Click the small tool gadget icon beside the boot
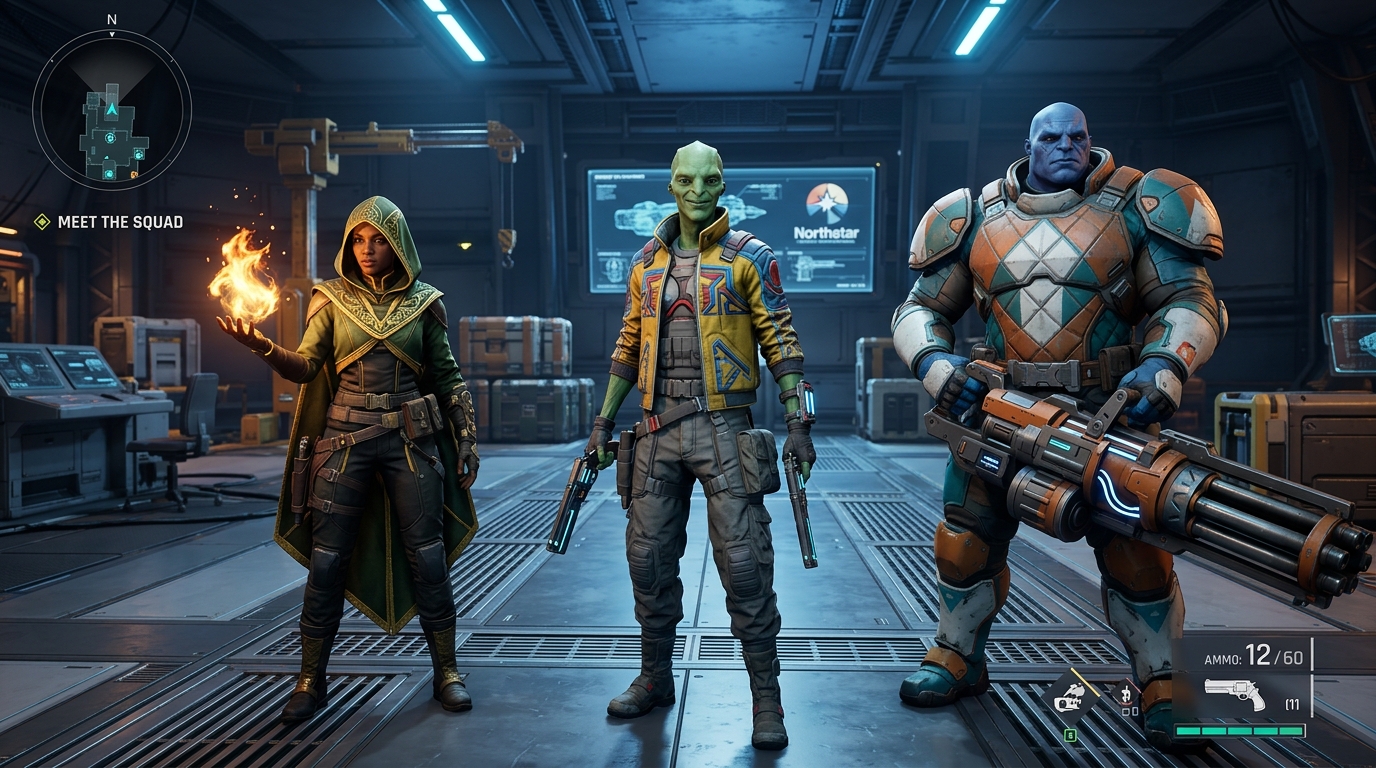Image resolution: width=1376 pixels, height=768 pixels. pyautogui.click(x=1127, y=692)
